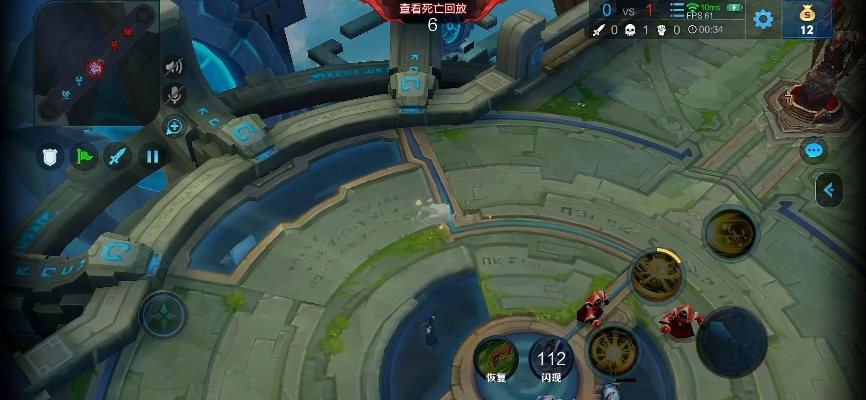Toggle the muted microphone icon
This screenshot has height=400, width=866.
(174, 95)
